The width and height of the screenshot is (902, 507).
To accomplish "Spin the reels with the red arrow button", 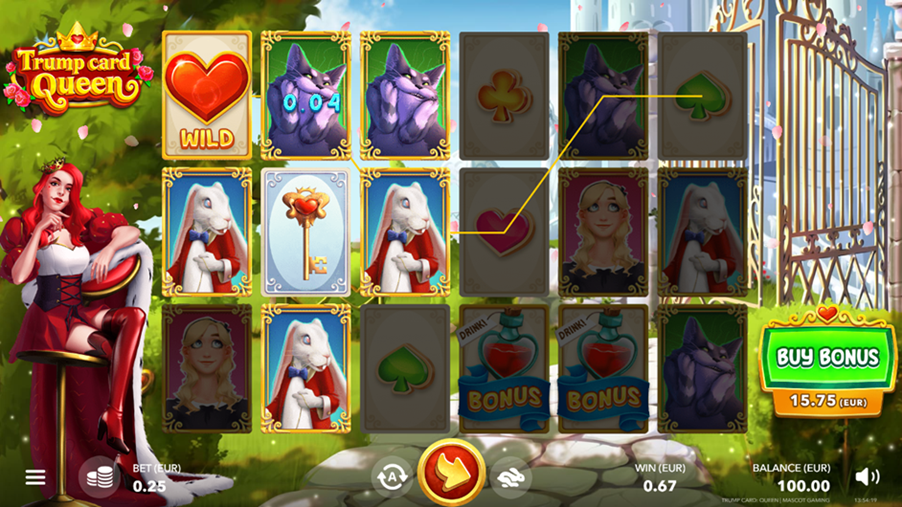I will [x=451, y=473].
